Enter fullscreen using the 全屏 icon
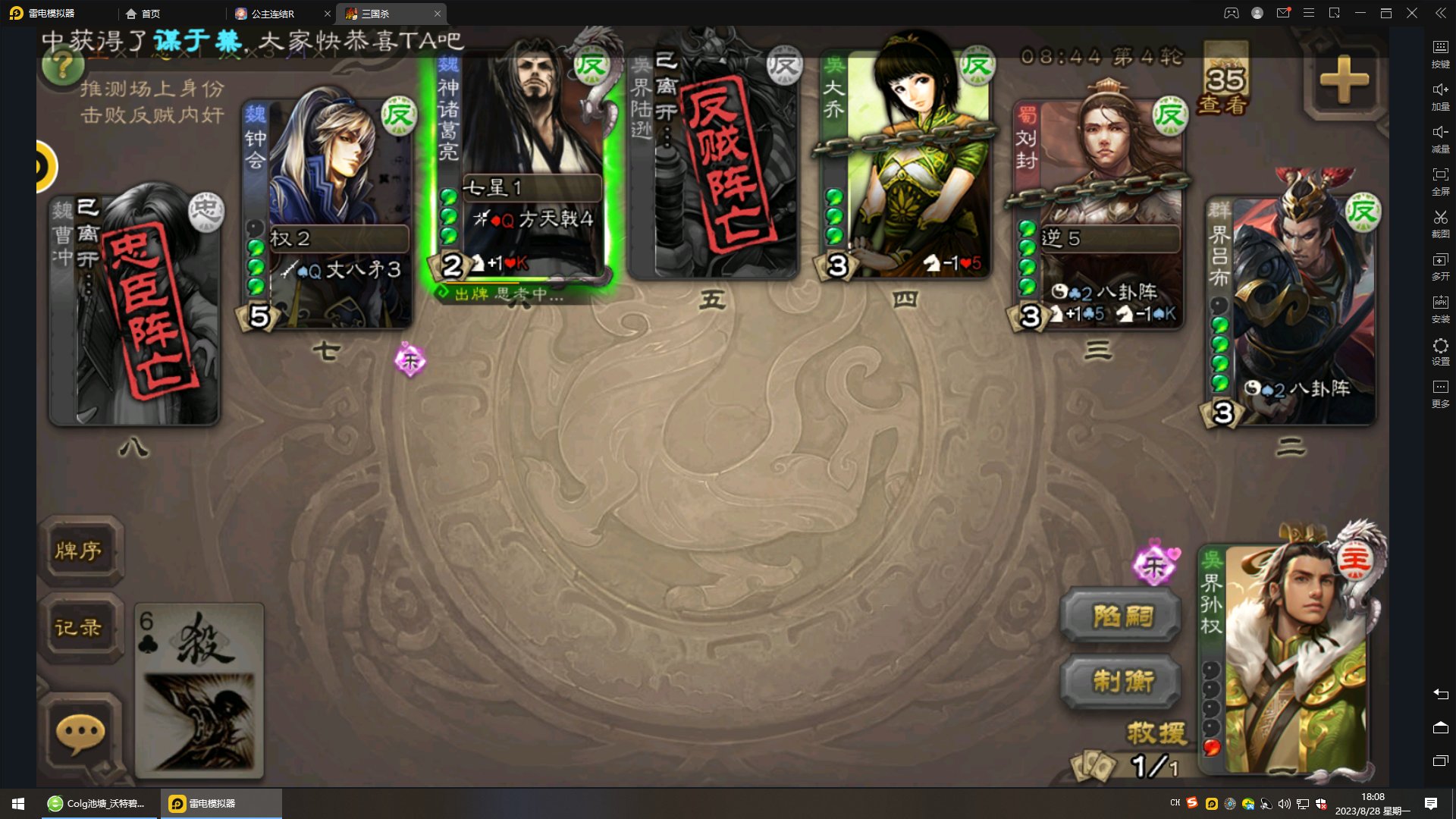This screenshot has height=819, width=1456. 1440,173
